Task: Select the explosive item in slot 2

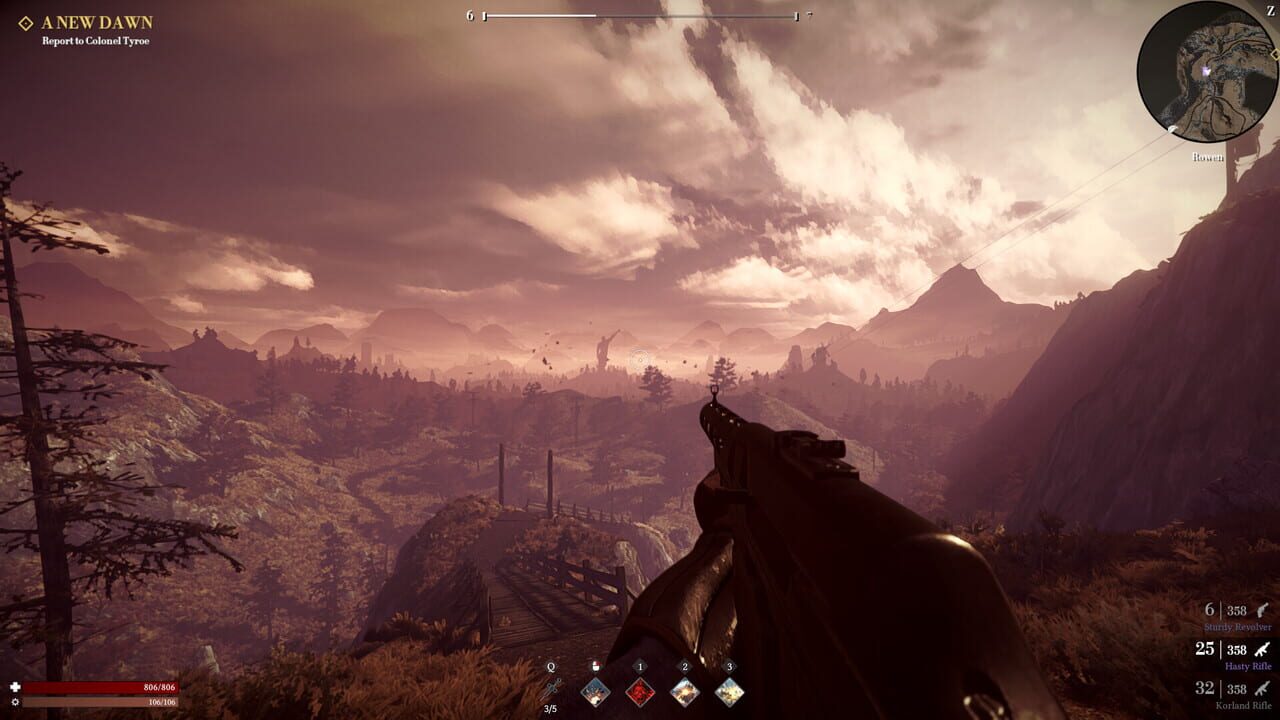Action: 684,692
